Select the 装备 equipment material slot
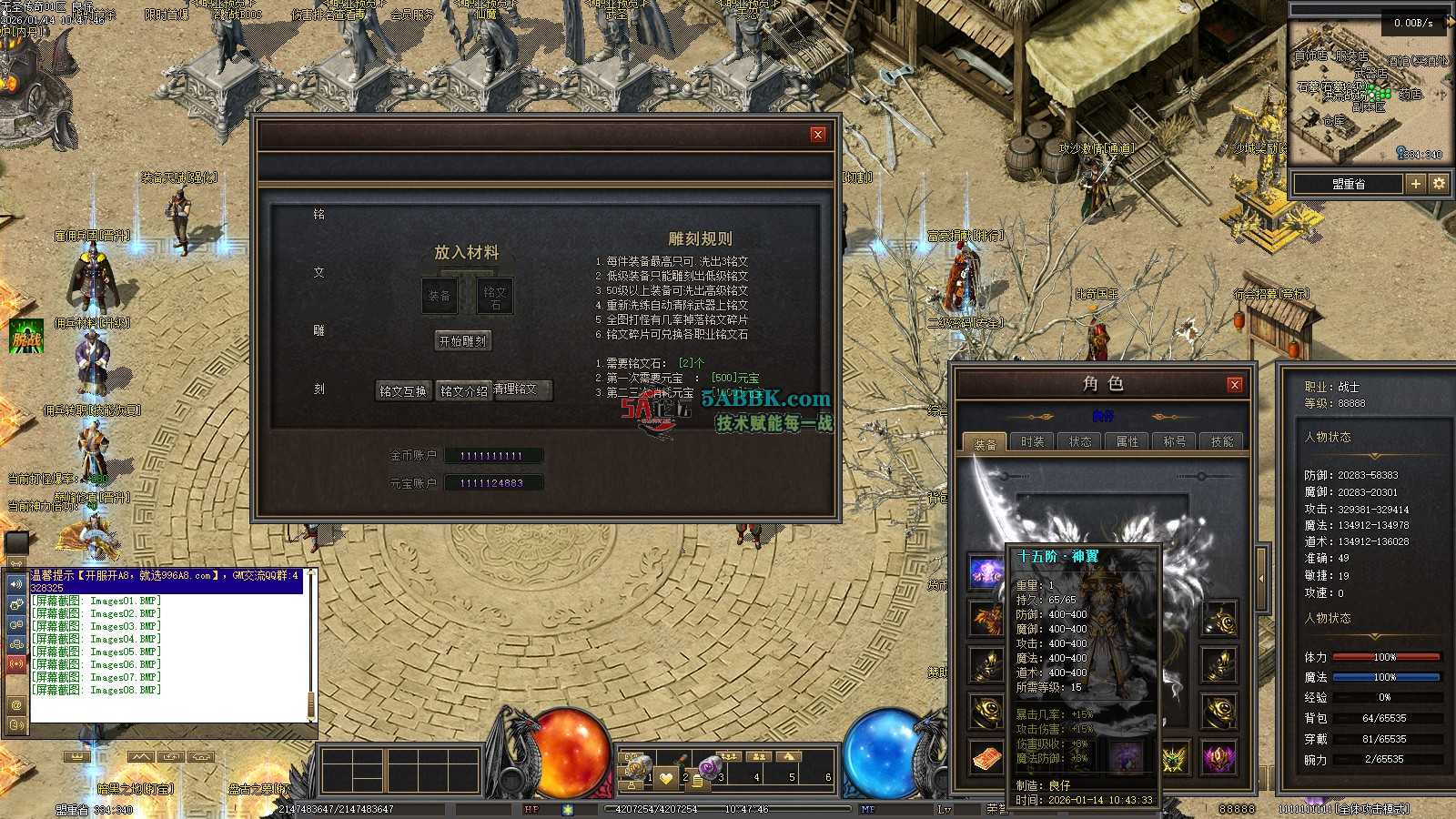The image size is (1456, 819). [x=440, y=295]
